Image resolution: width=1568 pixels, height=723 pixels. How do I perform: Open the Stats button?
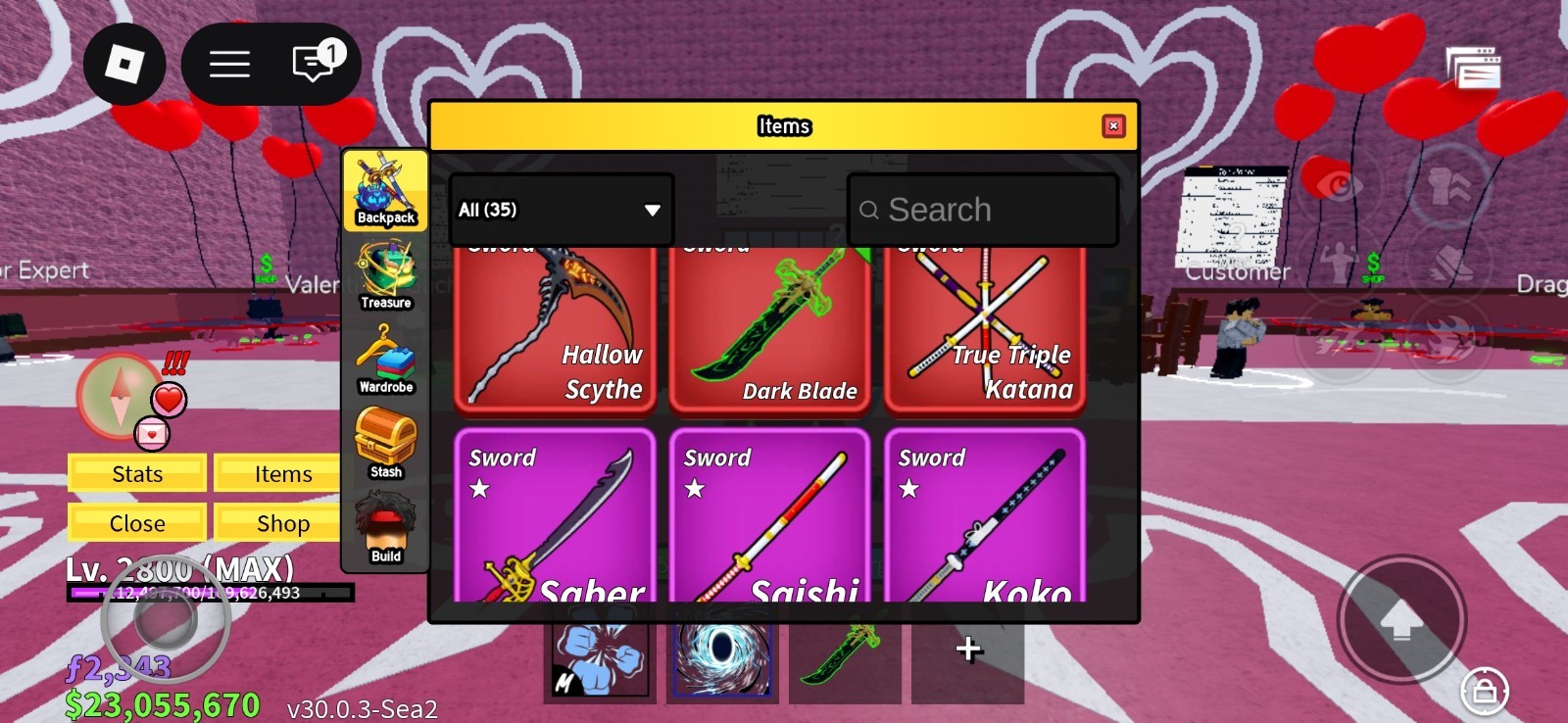click(136, 473)
